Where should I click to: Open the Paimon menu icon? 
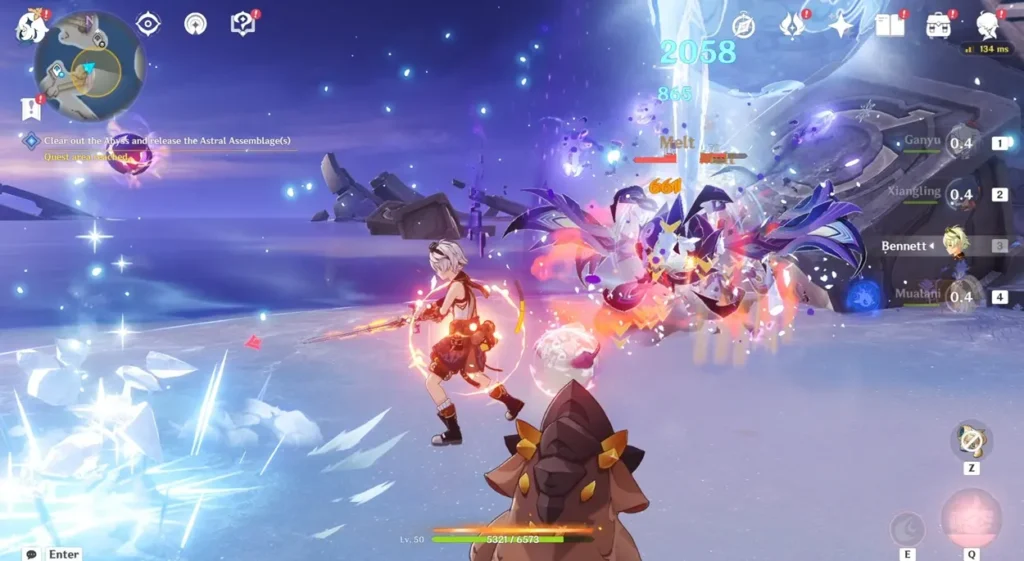[x=31, y=25]
